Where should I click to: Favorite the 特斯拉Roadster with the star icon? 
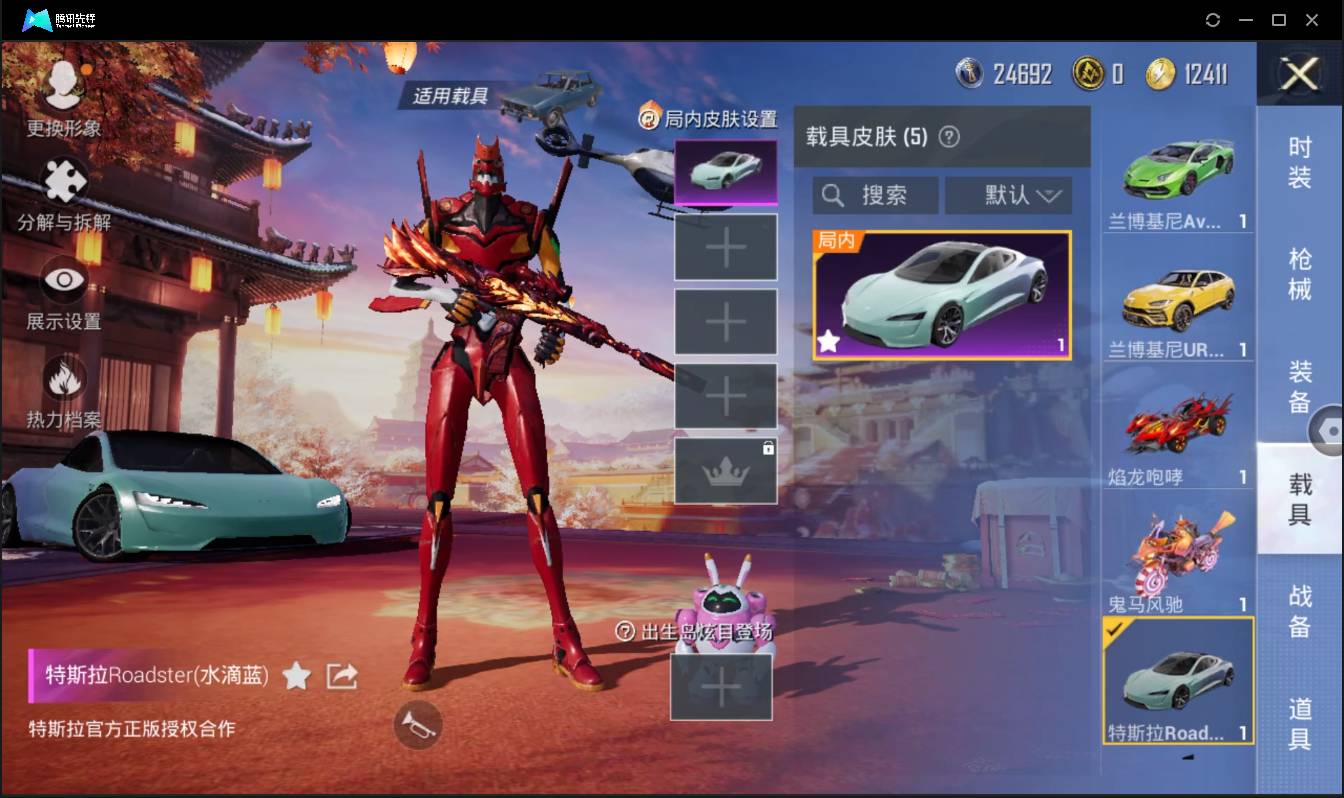[x=296, y=676]
